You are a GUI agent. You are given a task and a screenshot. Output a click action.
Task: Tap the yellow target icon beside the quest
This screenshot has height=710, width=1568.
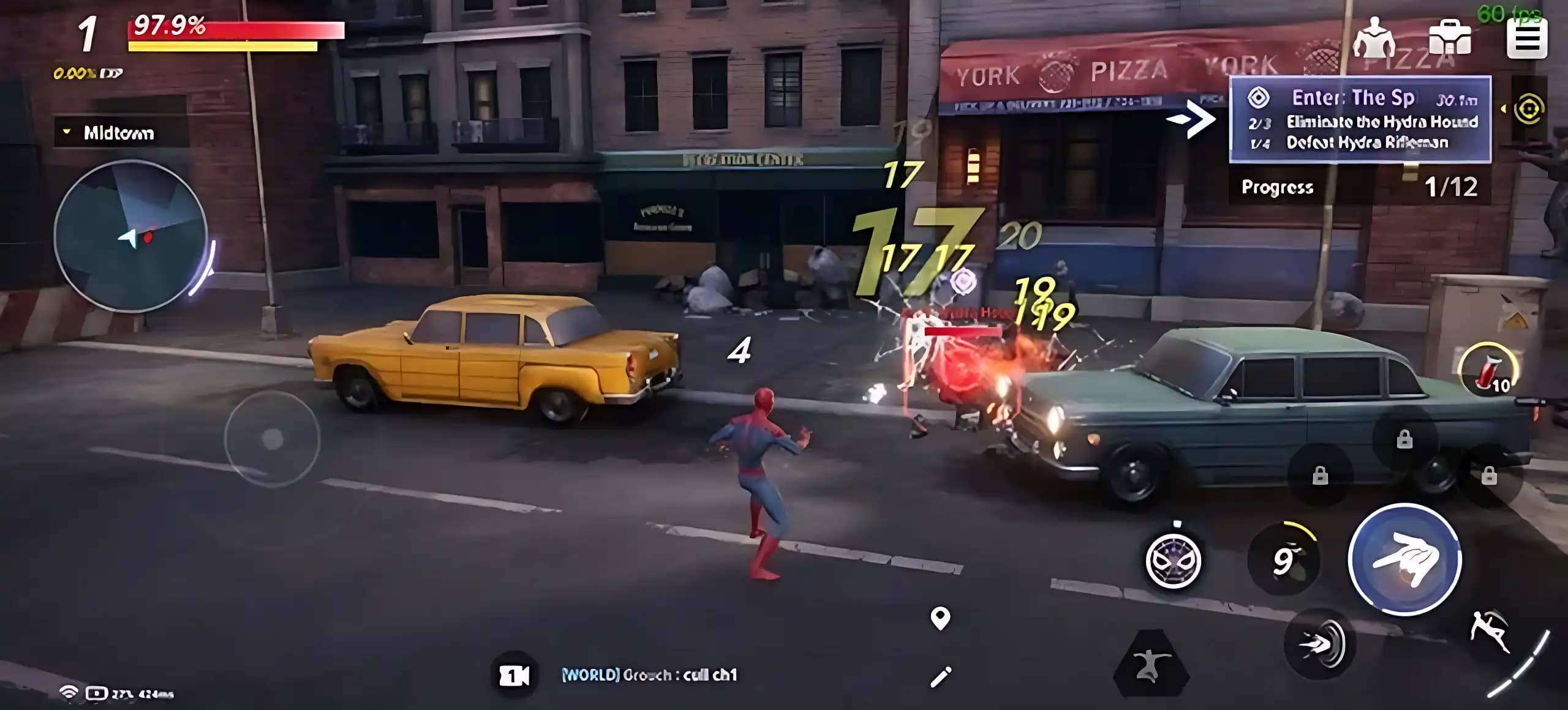(x=1529, y=110)
